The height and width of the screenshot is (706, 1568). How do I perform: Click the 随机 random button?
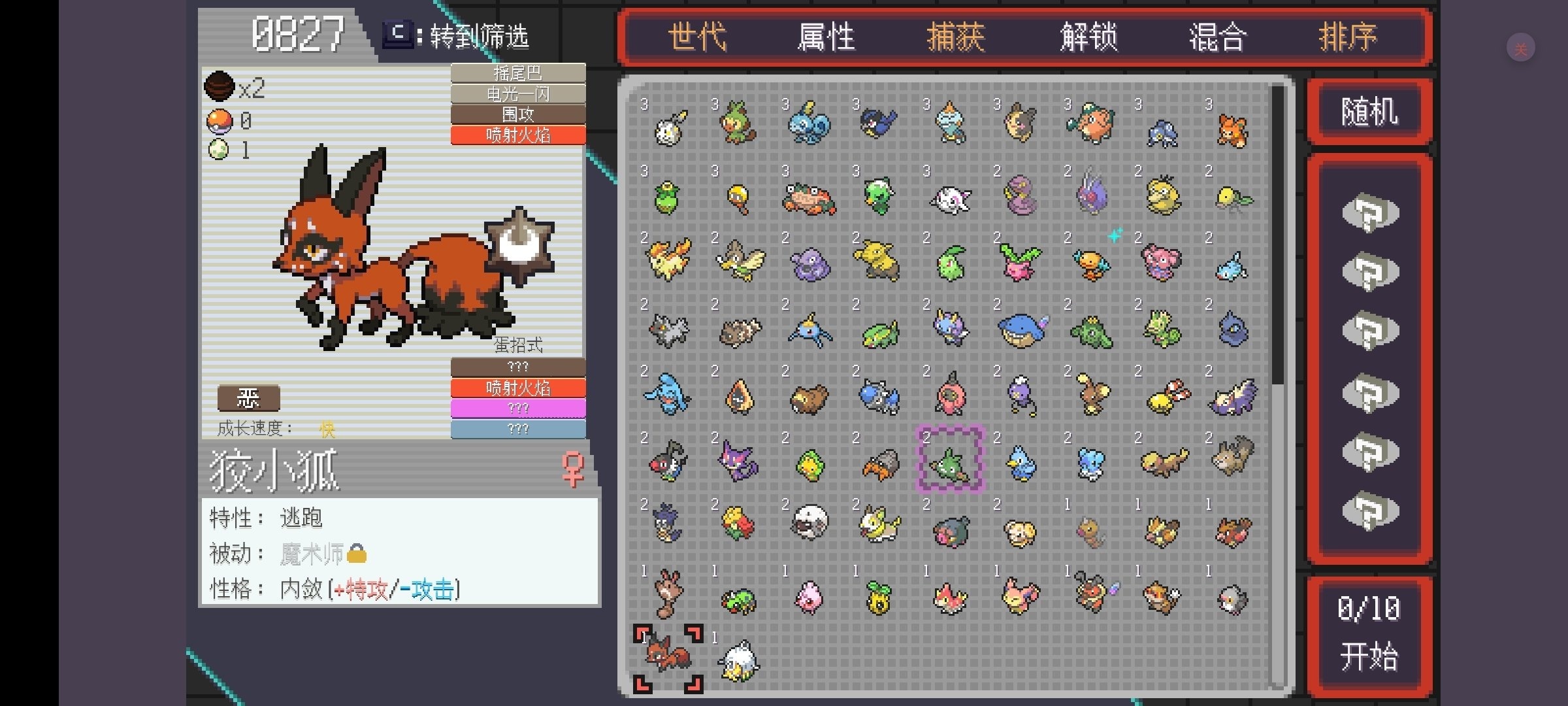(1369, 111)
